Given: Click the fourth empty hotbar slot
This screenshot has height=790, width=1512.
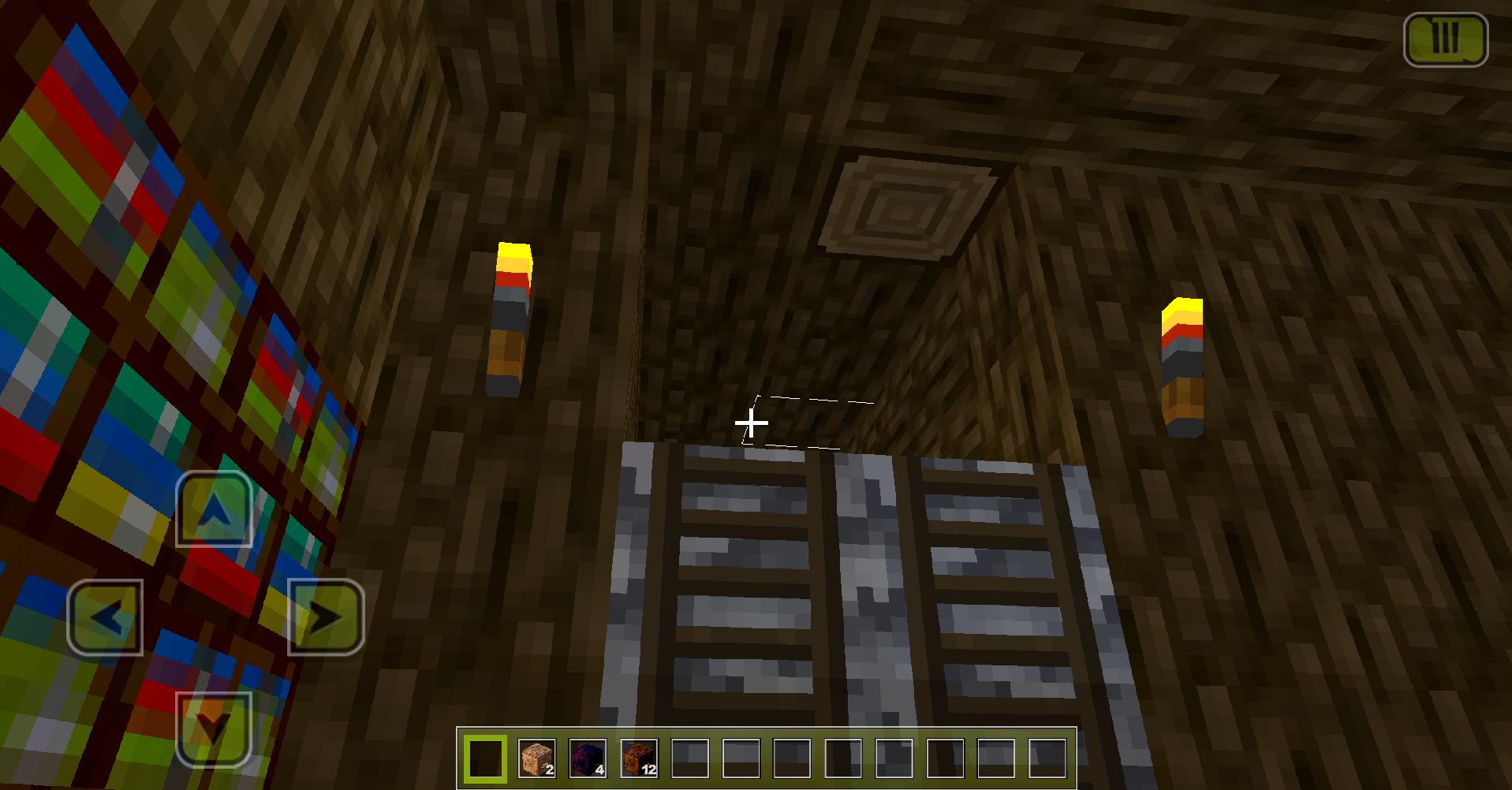Looking at the screenshot, I should [842, 760].
